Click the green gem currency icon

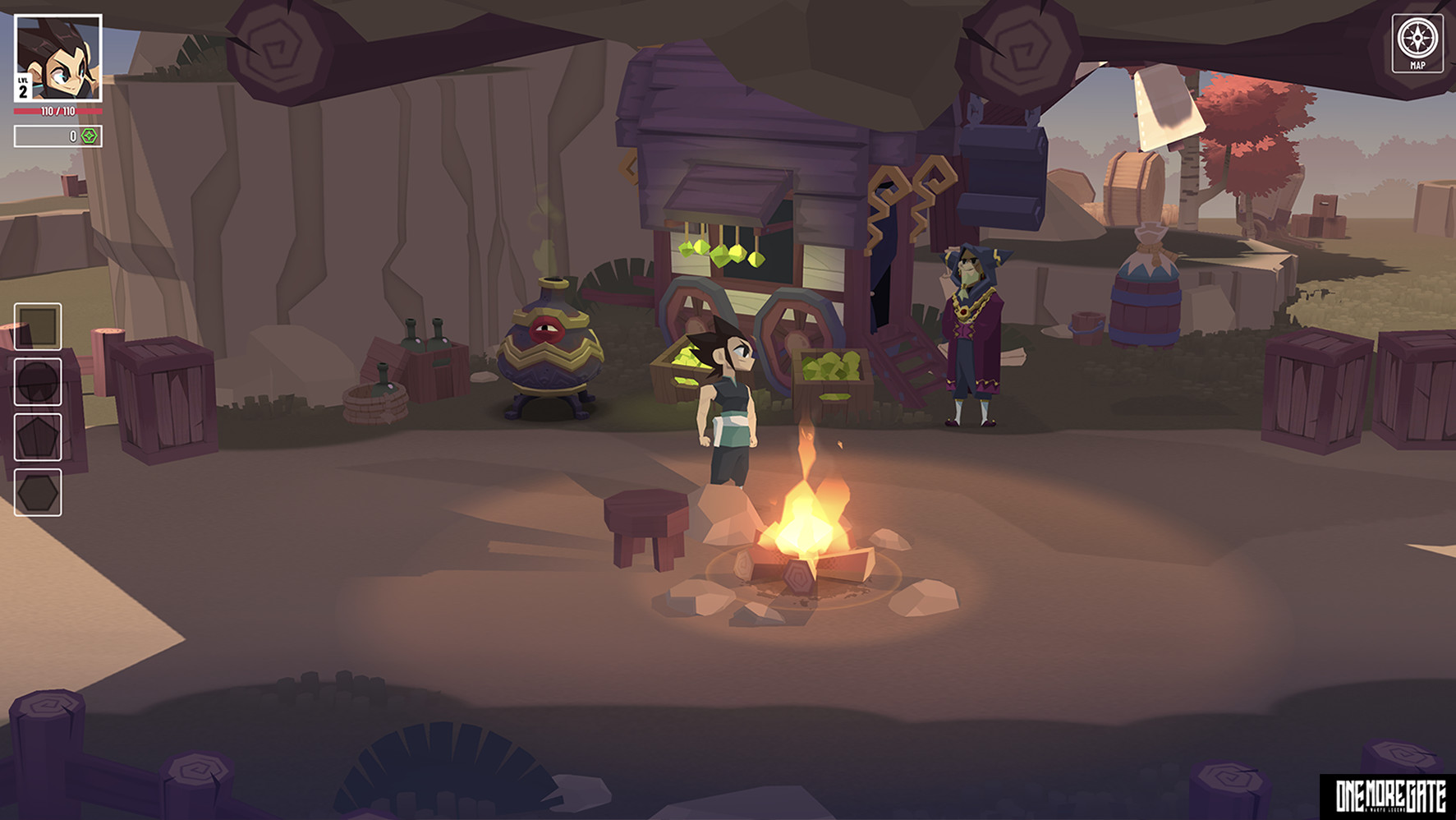click(x=87, y=138)
